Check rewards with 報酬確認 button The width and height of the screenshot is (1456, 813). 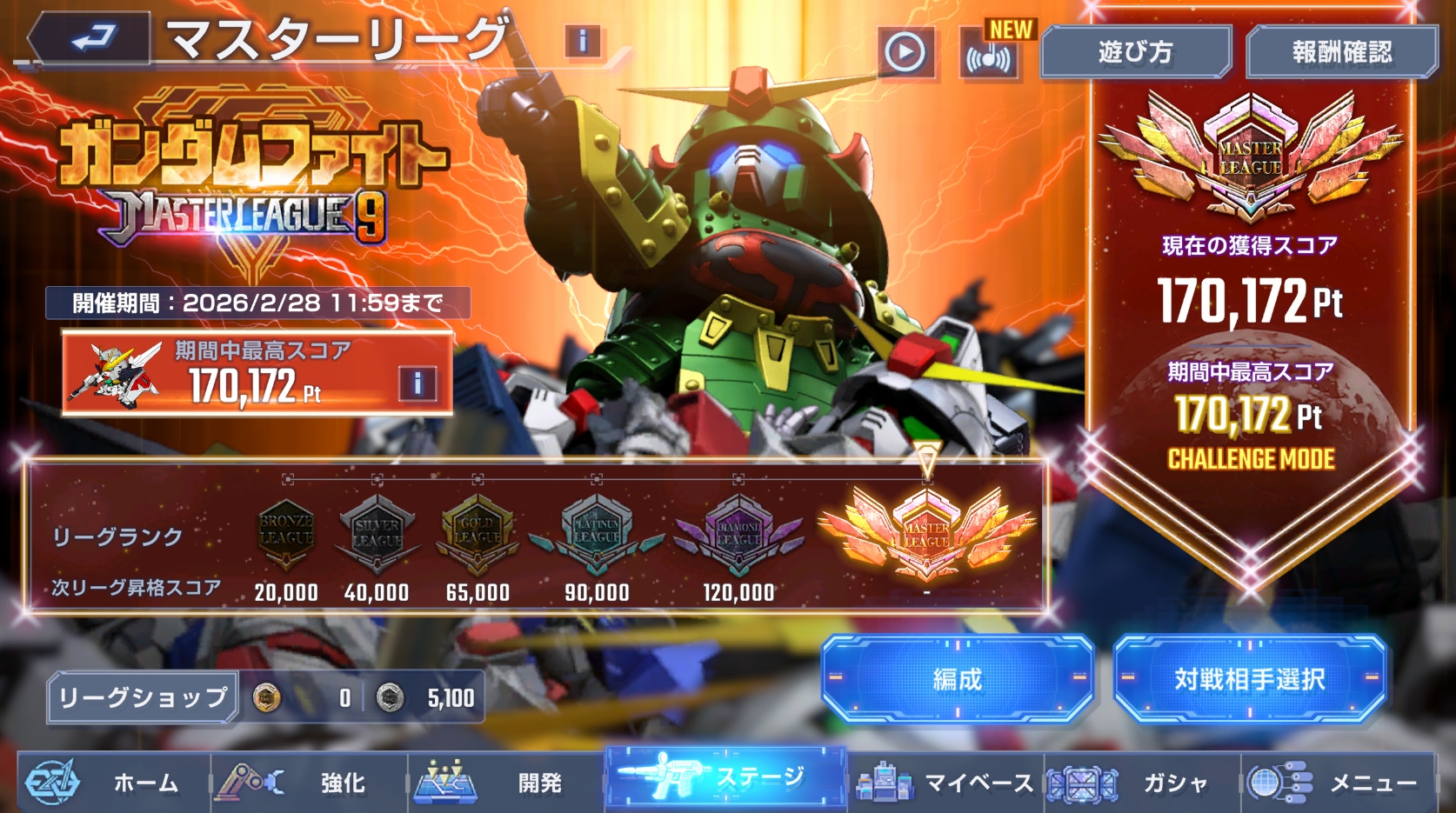pyautogui.click(x=1340, y=53)
